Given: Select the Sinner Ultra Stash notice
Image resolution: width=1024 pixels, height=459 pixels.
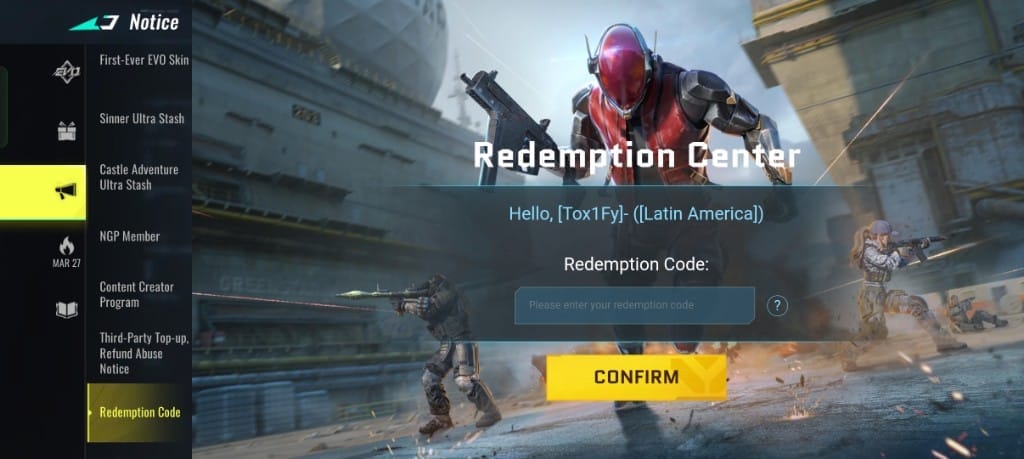Looking at the screenshot, I should (142, 119).
